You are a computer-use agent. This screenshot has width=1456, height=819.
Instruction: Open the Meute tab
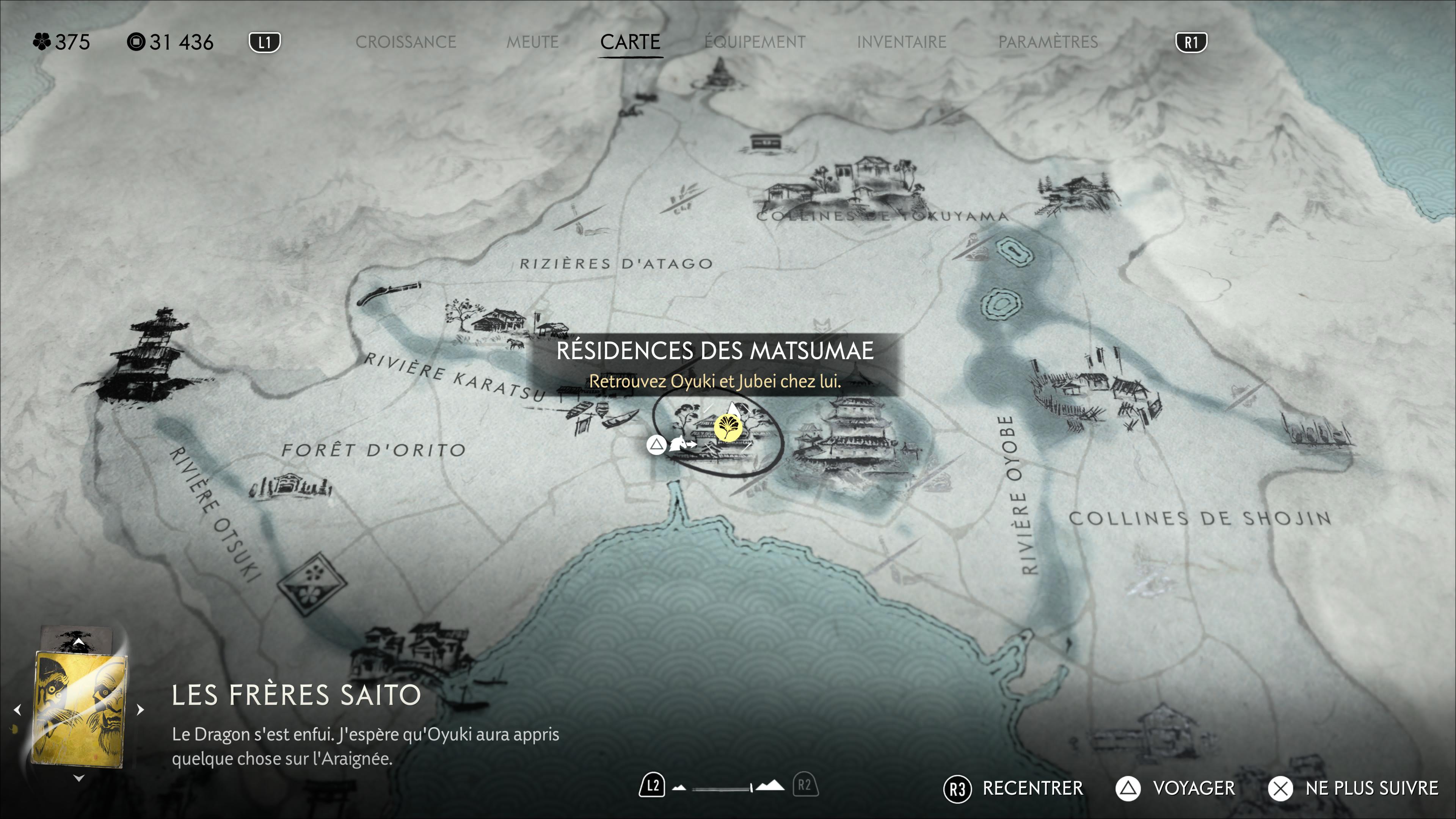tap(532, 42)
